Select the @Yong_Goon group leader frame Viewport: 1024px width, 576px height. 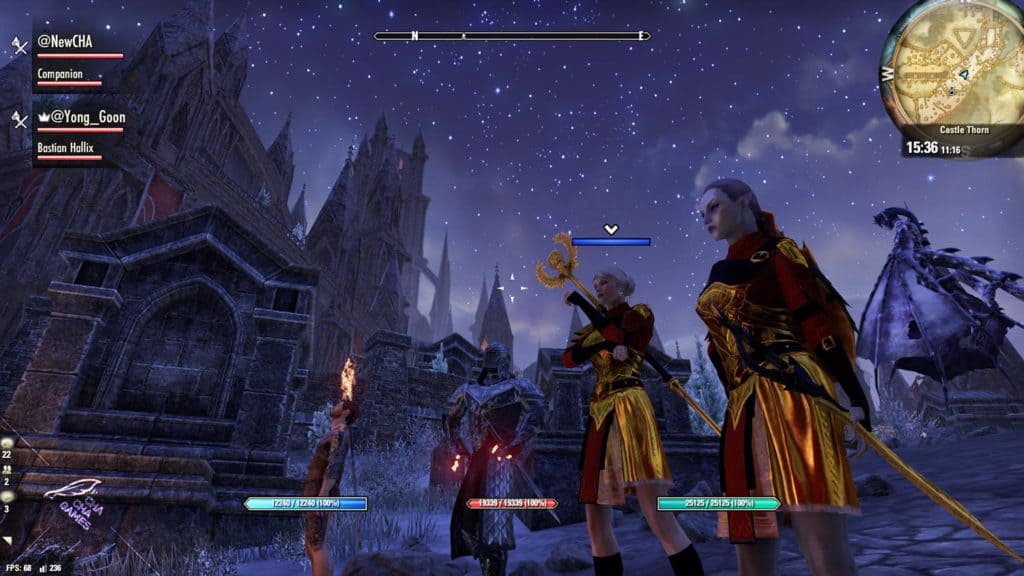point(82,117)
